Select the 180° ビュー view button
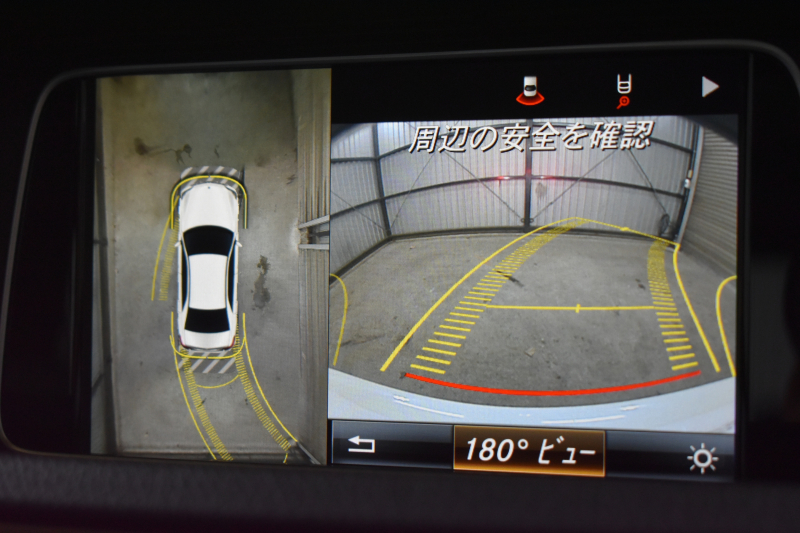 point(528,450)
